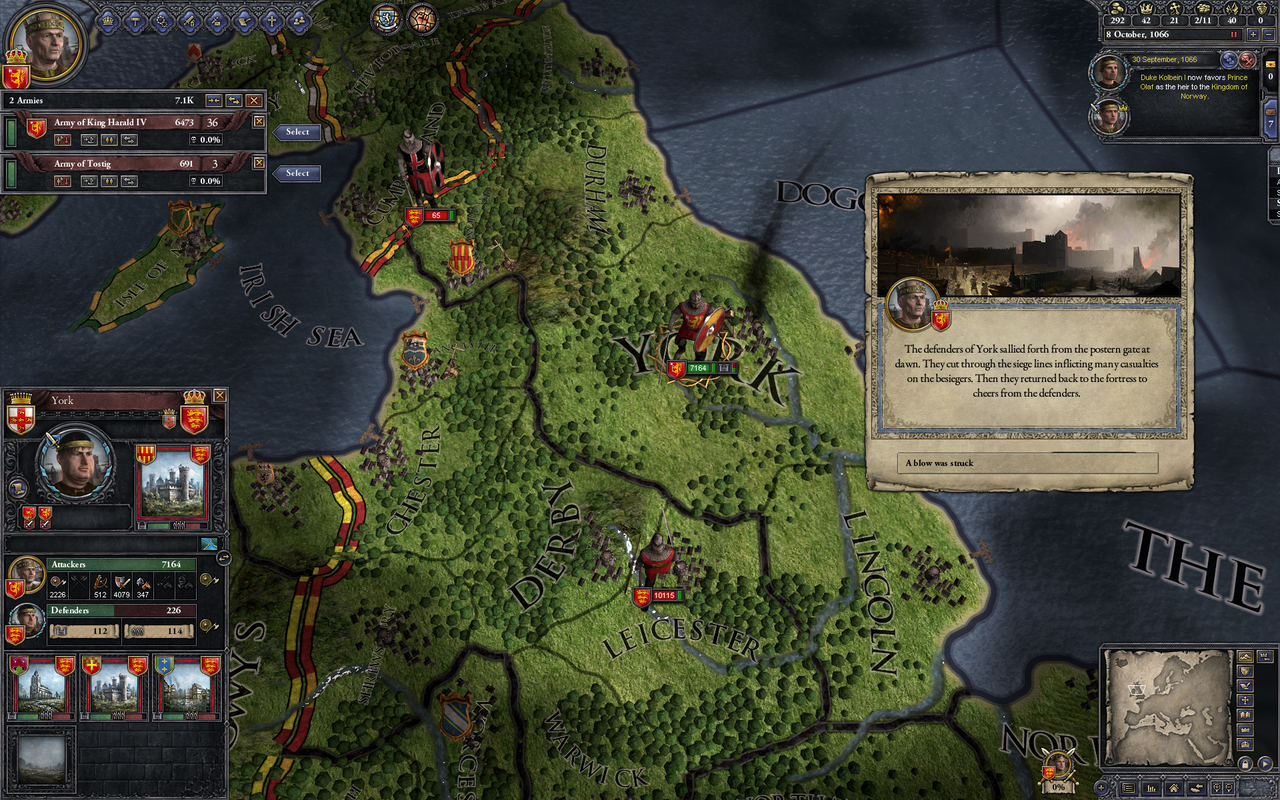
Task: Close the army selection panel
Action: pos(254,100)
